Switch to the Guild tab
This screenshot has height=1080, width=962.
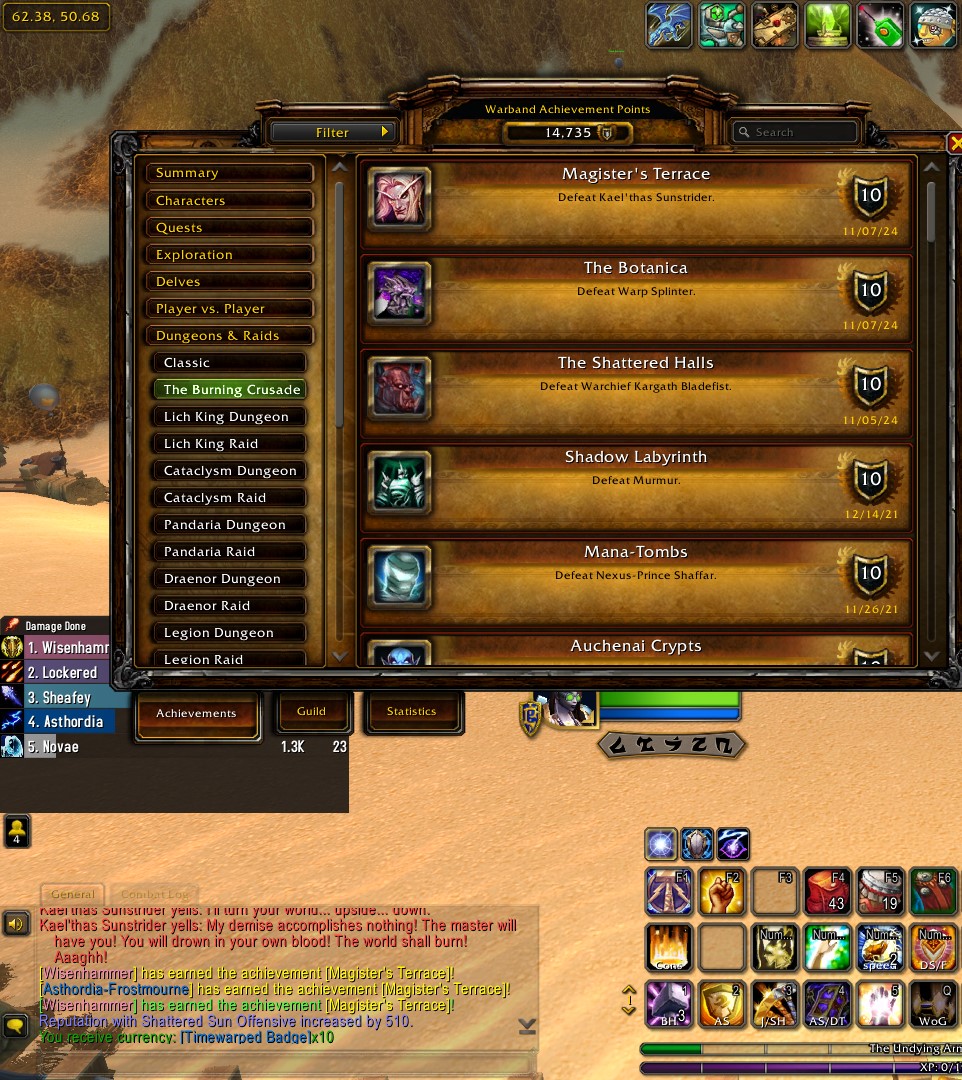(311, 711)
